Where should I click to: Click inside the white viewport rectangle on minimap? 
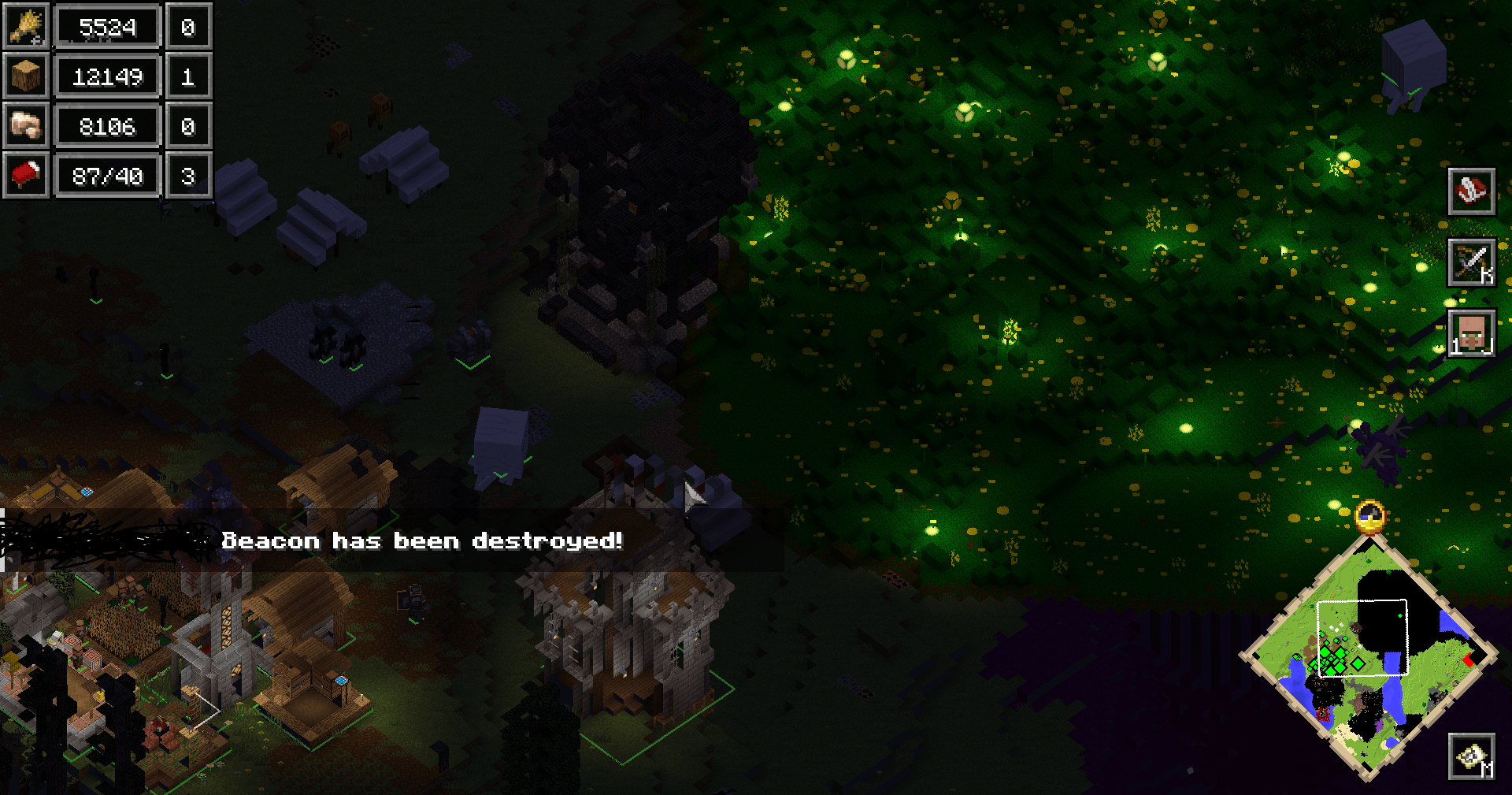point(1362,638)
